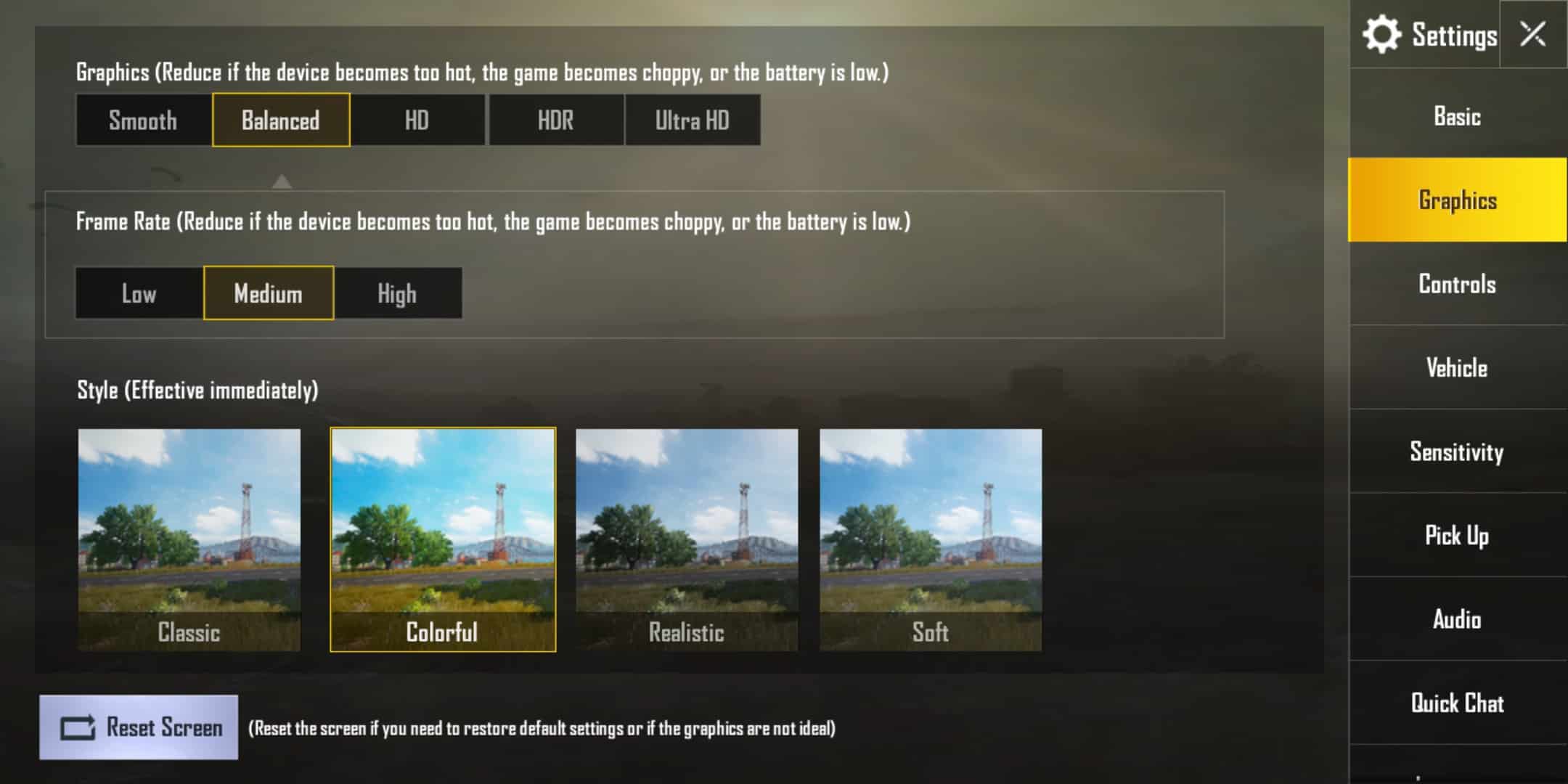Select Ultra HD graphics quality
The height and width of the screenshot is (784, 1568).
(x=693, y=120)
